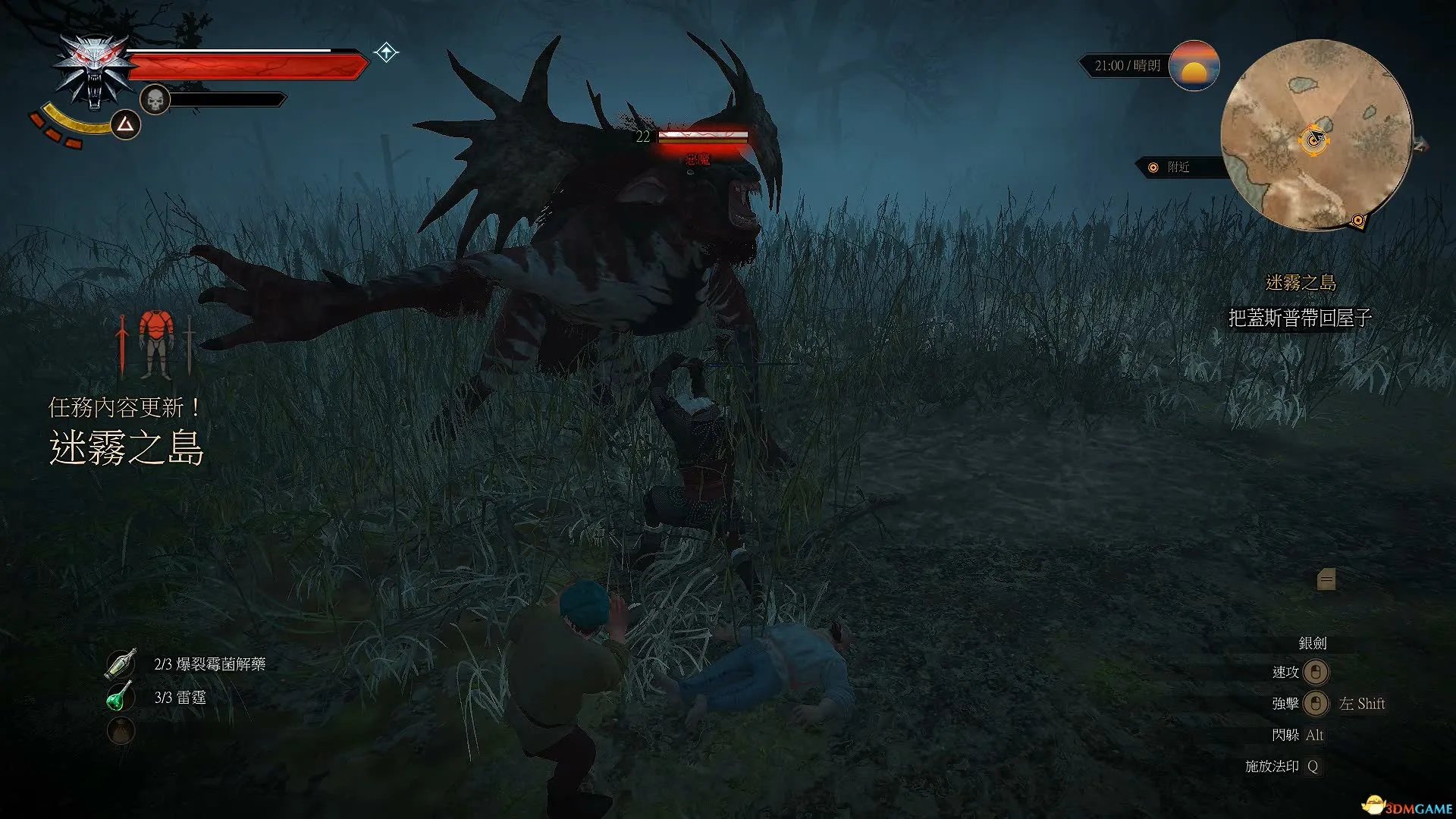Select the active sign triangle icon
Screen dimensions: 1456x819
point(125,124)
